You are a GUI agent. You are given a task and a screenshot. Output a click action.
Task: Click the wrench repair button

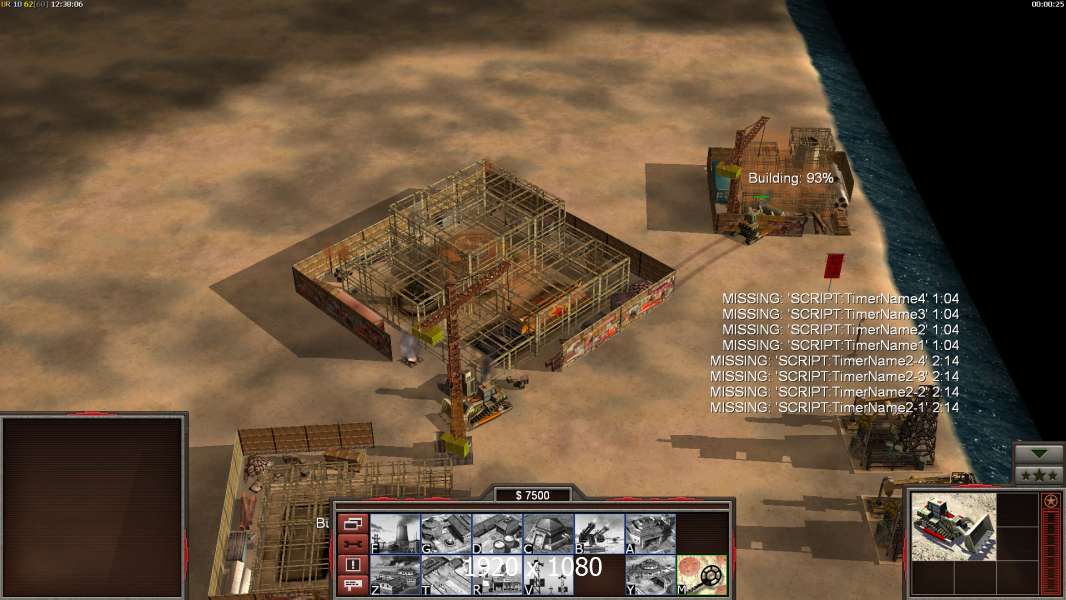tap(352, 544)
